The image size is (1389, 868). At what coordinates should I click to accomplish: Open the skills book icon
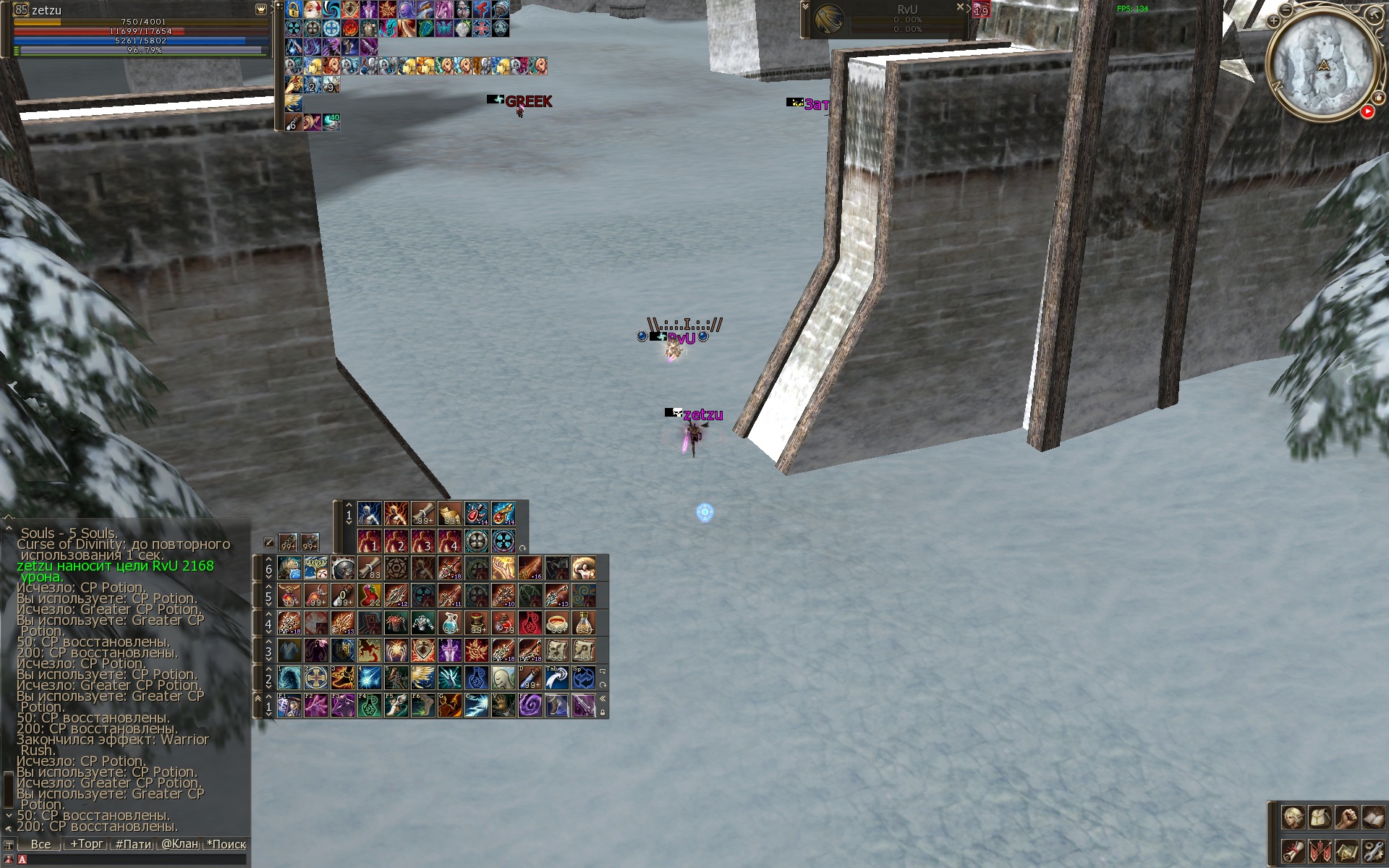1372,817
